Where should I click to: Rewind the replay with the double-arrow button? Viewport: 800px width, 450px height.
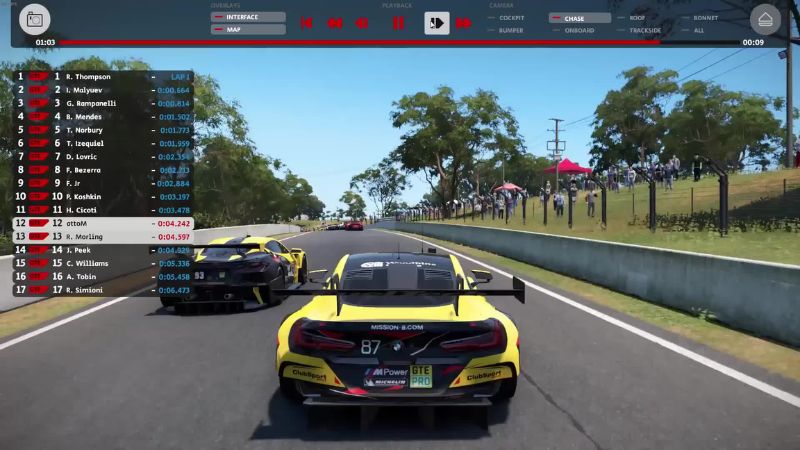(335, 23)
